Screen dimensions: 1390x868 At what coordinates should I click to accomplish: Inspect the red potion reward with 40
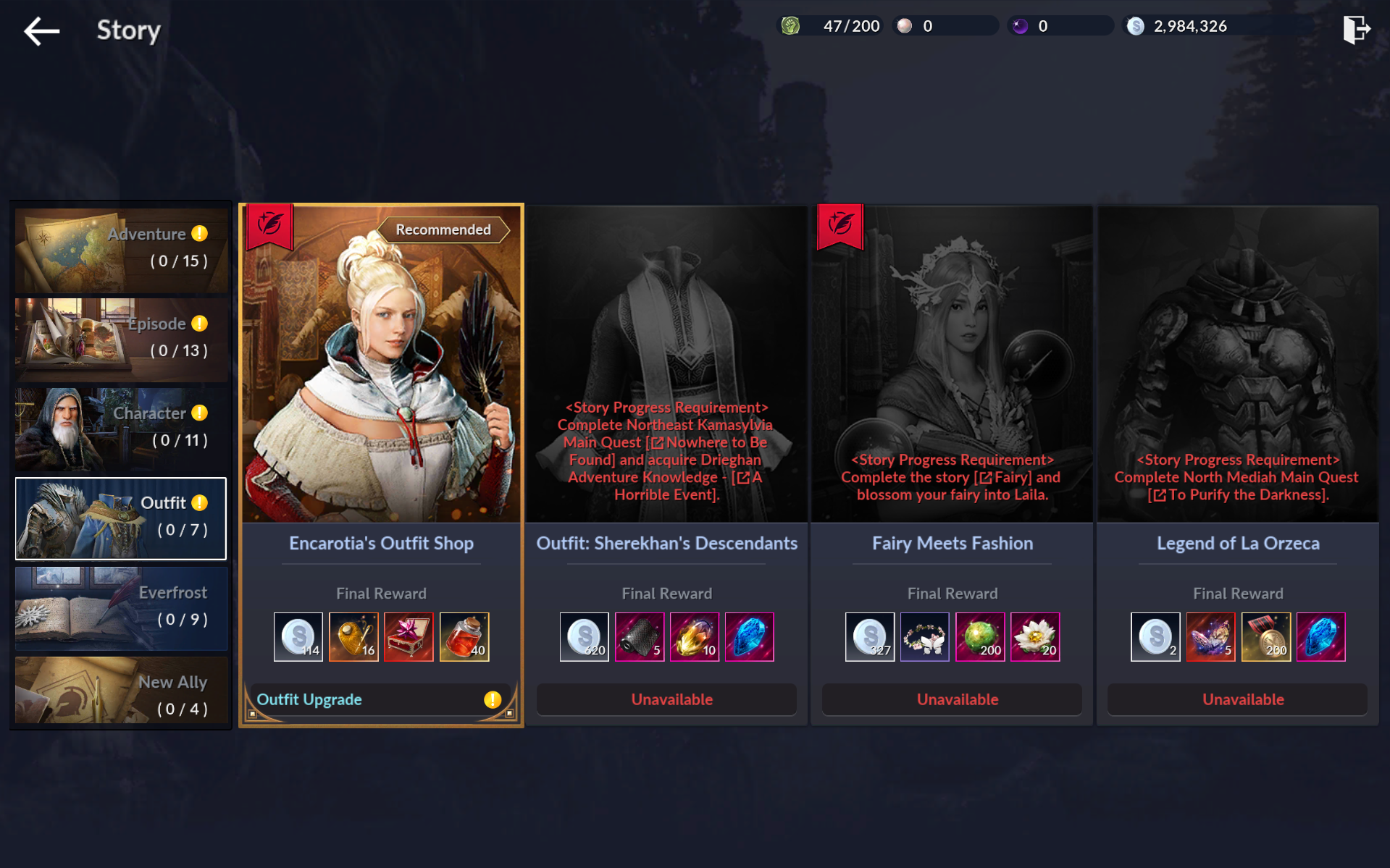pyautogui.click(x=464, y=637)
